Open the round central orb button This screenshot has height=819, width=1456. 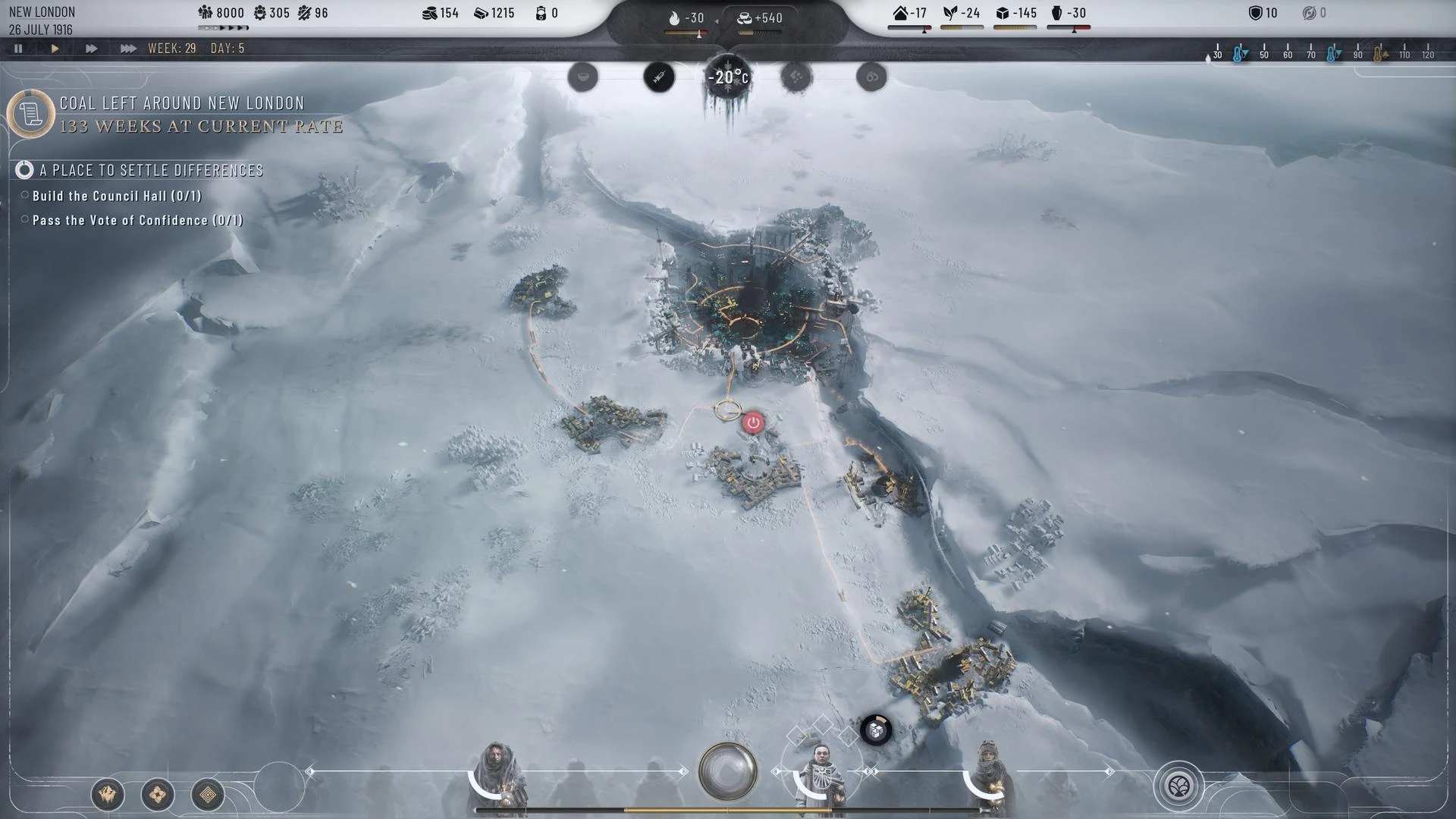point(727,771)
